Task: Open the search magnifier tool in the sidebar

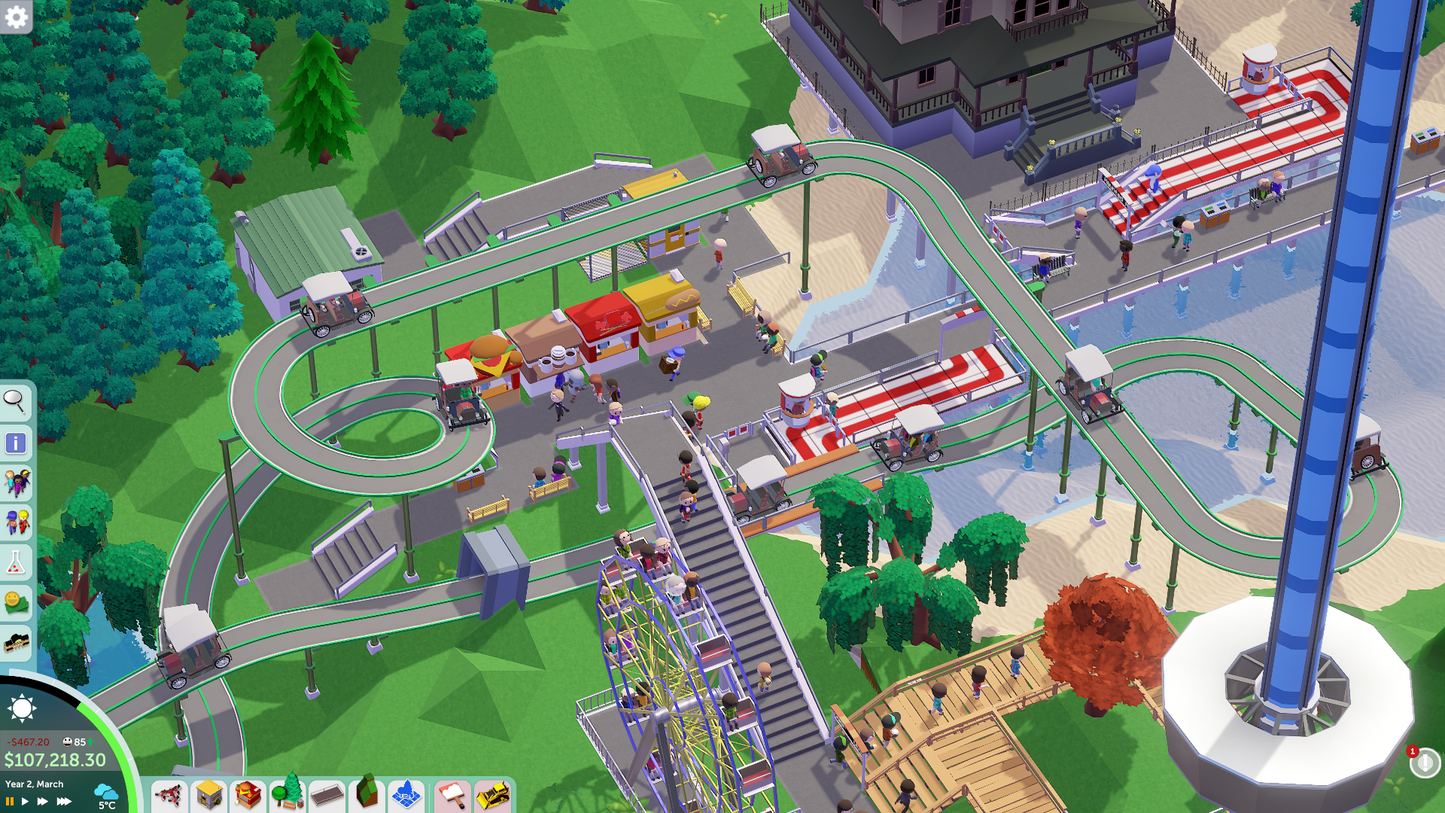Action: [15, 402]
